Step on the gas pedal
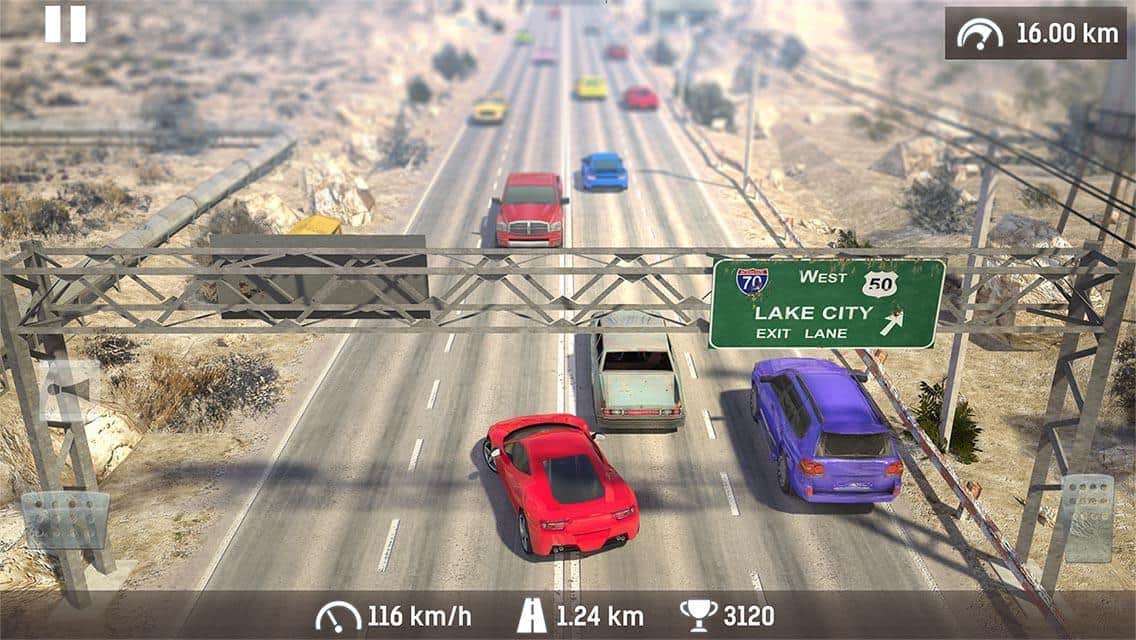Image resolution: width=1136 pixels, height=640 pixels. [1087, 517]
